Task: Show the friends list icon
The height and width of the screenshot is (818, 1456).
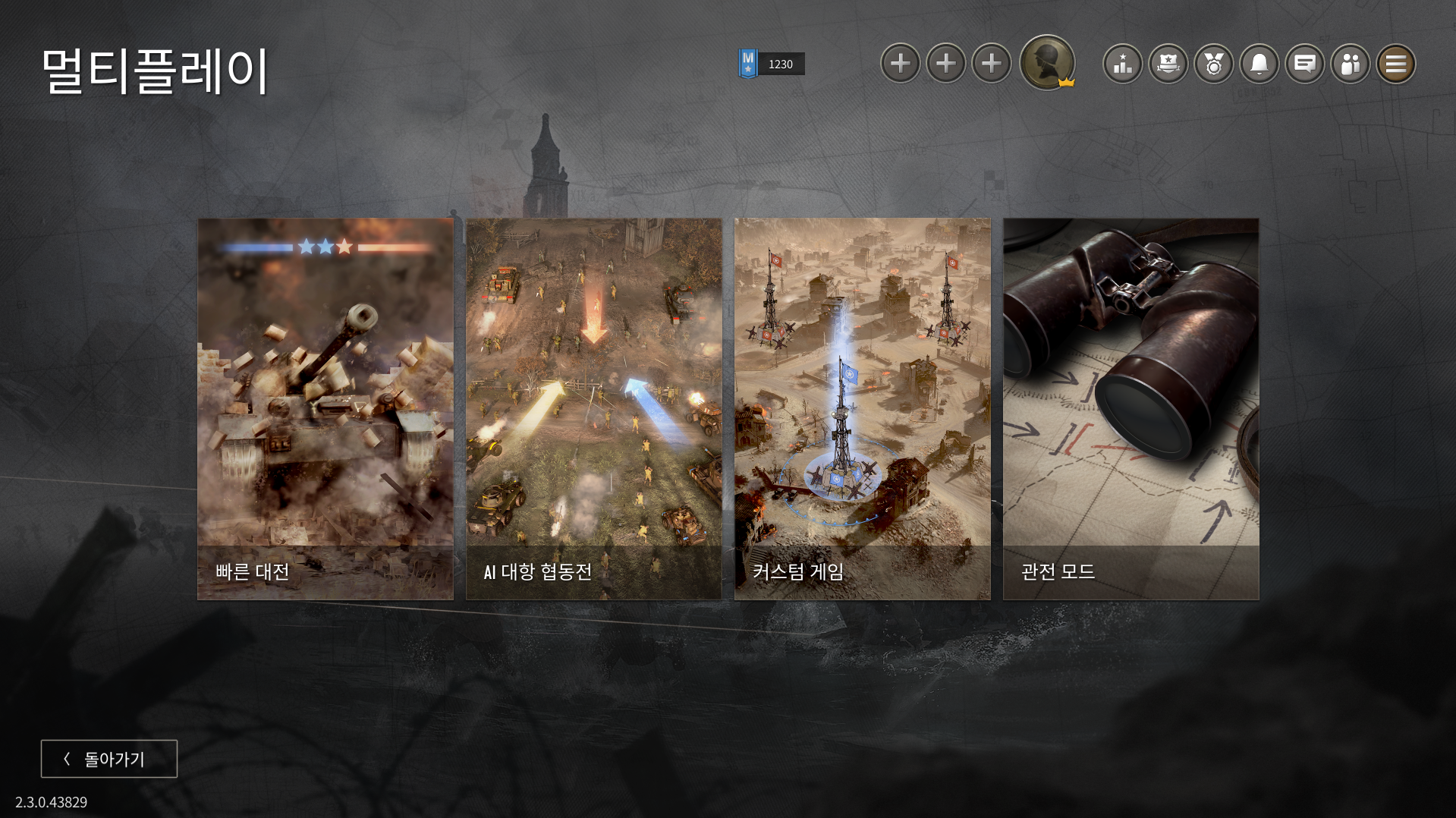Action: [x=1351, y=64]
